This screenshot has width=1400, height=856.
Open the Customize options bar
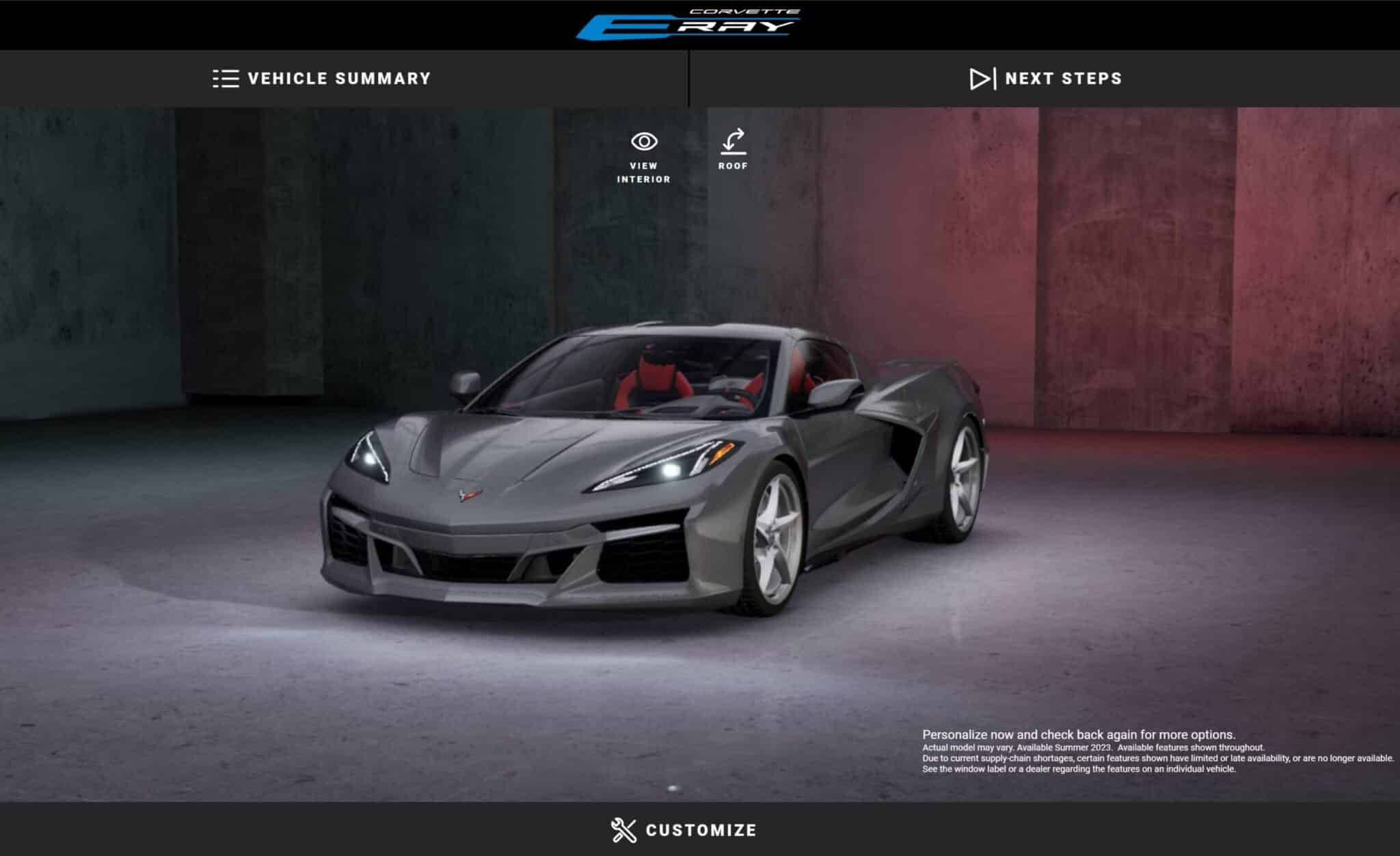click(684, 830)
